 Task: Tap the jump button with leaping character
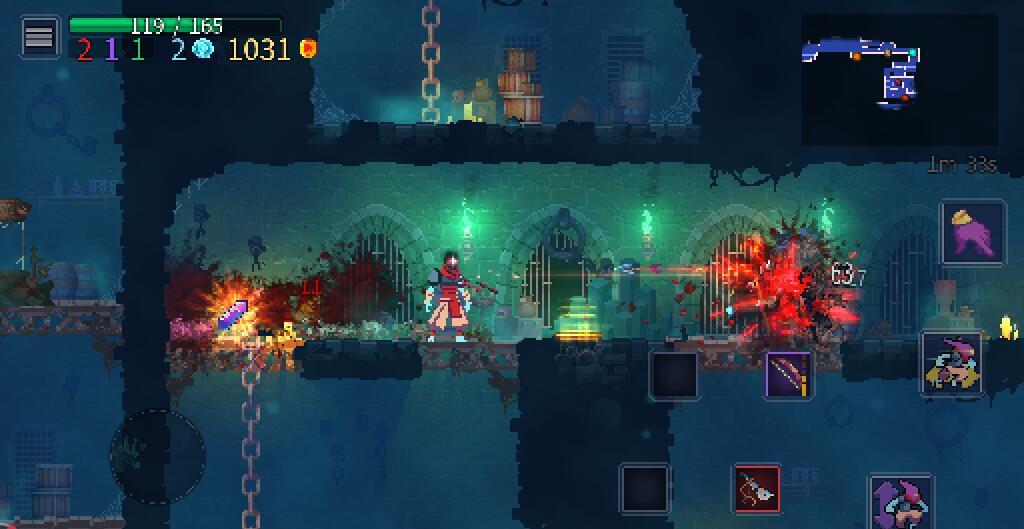click(901, 502)
